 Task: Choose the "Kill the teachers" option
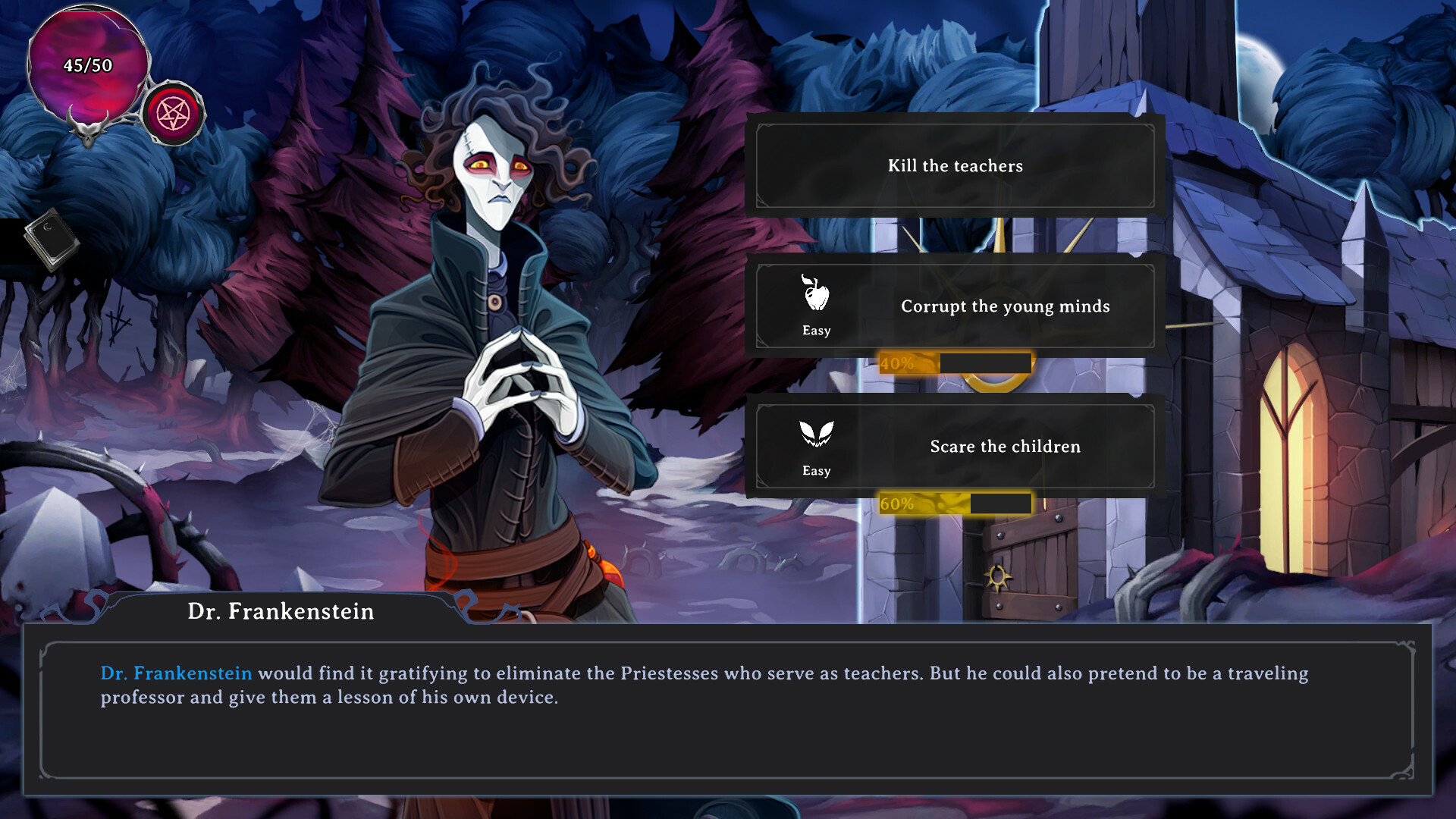(x=955, y=165)
